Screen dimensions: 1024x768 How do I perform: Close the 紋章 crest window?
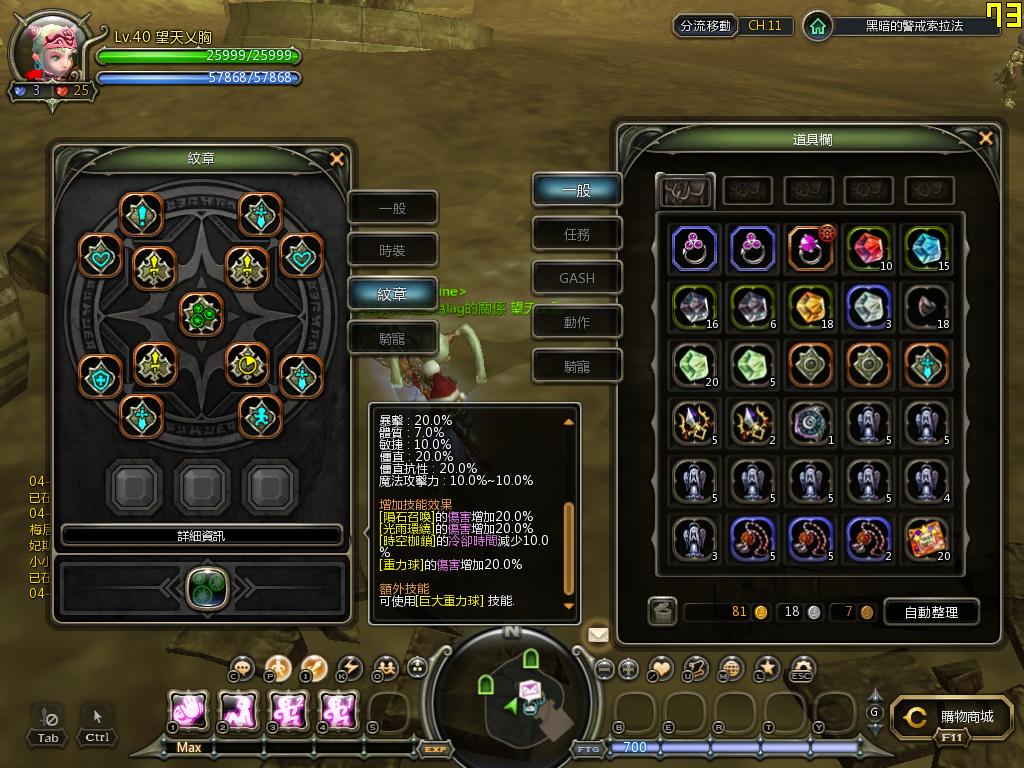(x=337, y=158)
